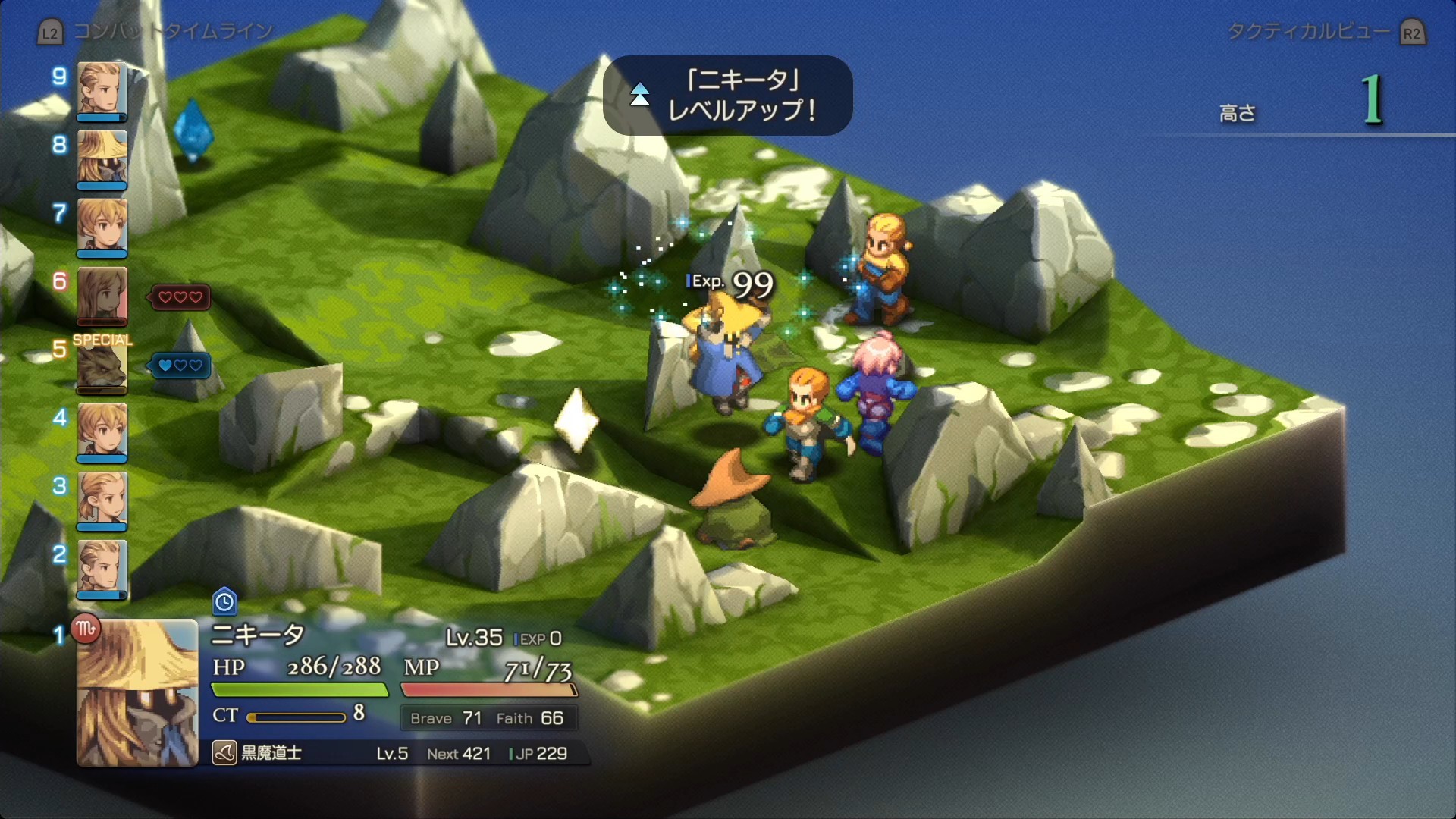
Task: Click the blue hearts badge at turn 5
Action: [x=180, y=366]
